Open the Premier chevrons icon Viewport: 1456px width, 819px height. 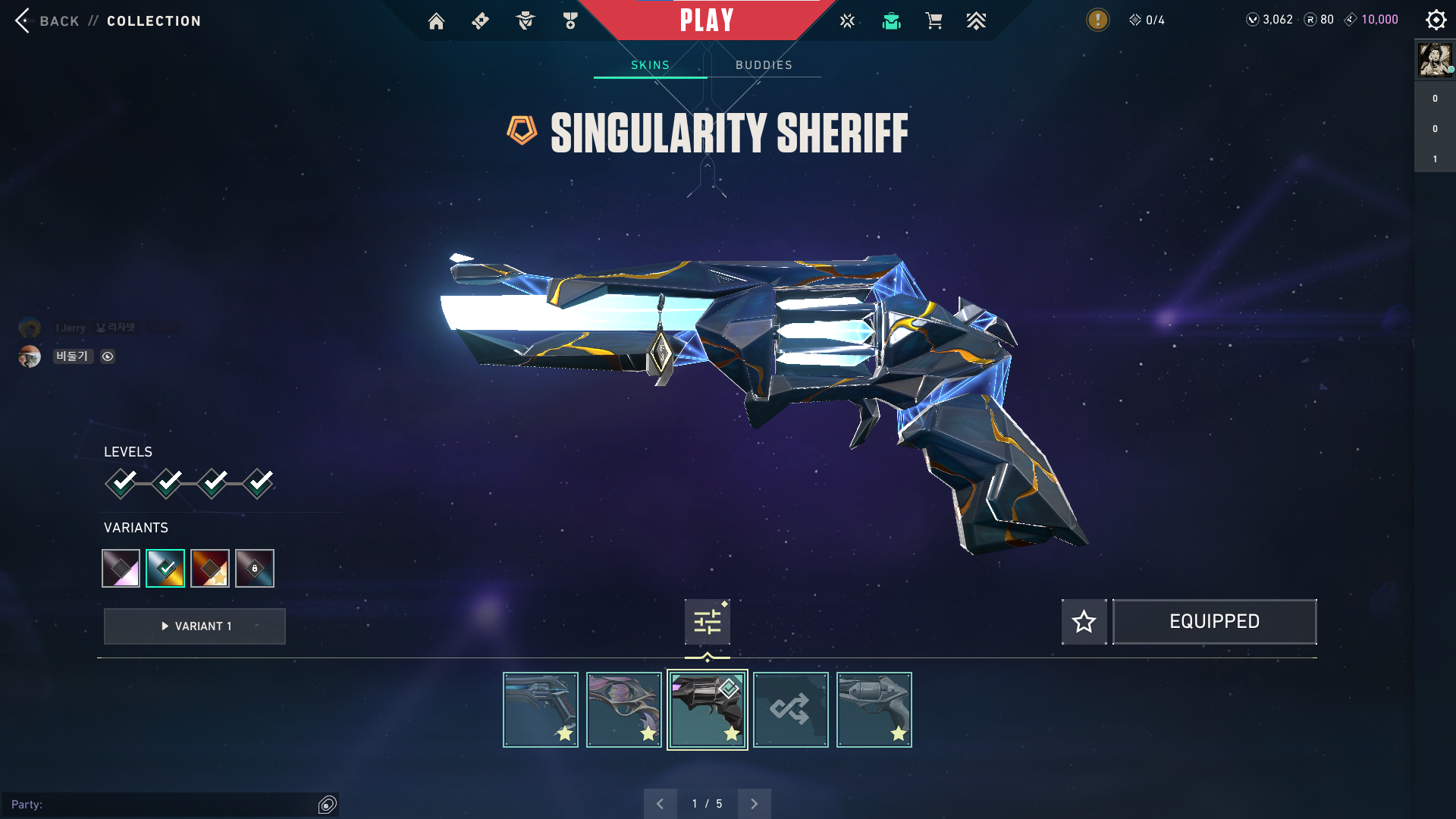(977, 20)
